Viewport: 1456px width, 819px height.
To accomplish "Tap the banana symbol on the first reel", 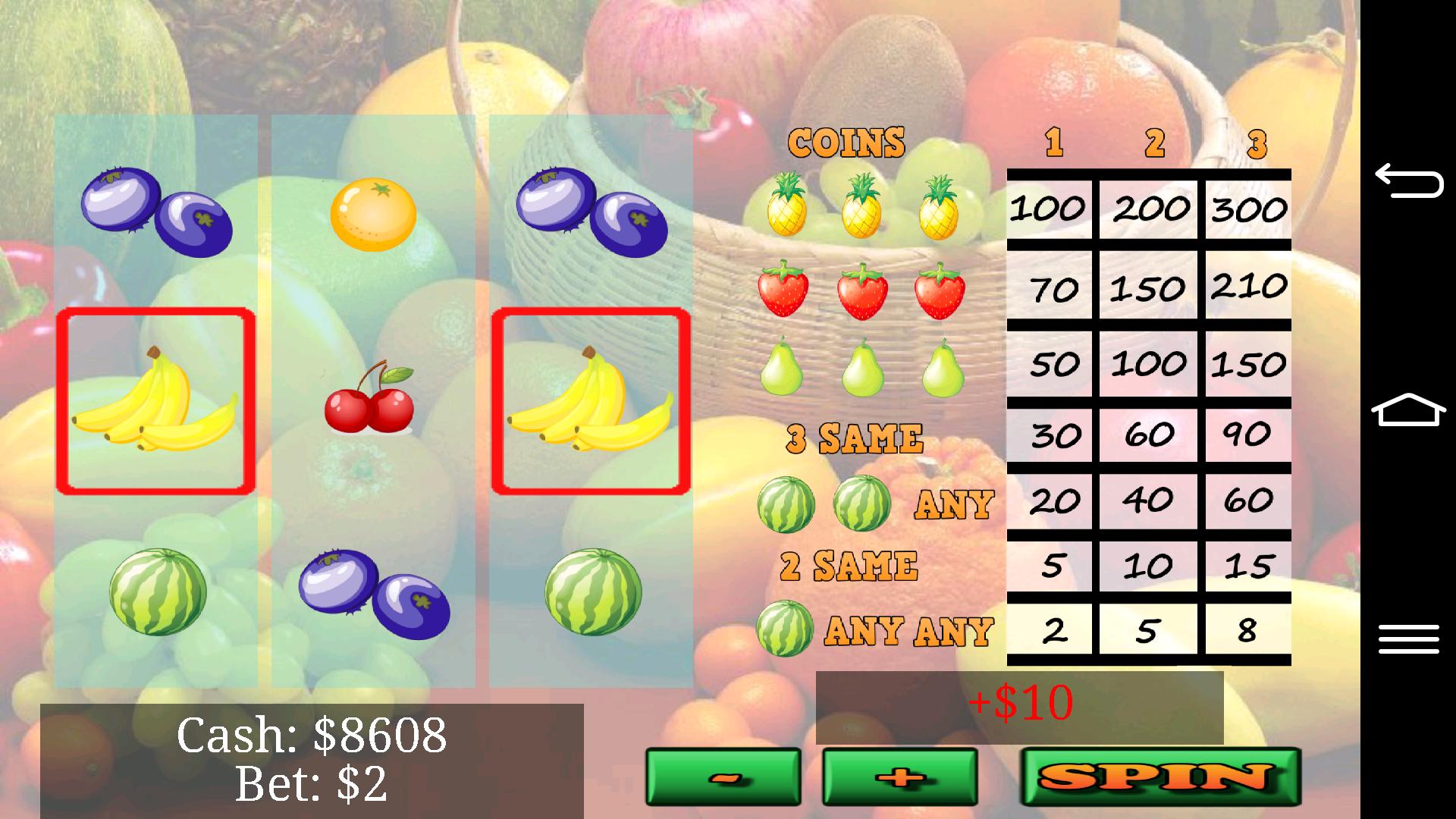I will [155, 402].
